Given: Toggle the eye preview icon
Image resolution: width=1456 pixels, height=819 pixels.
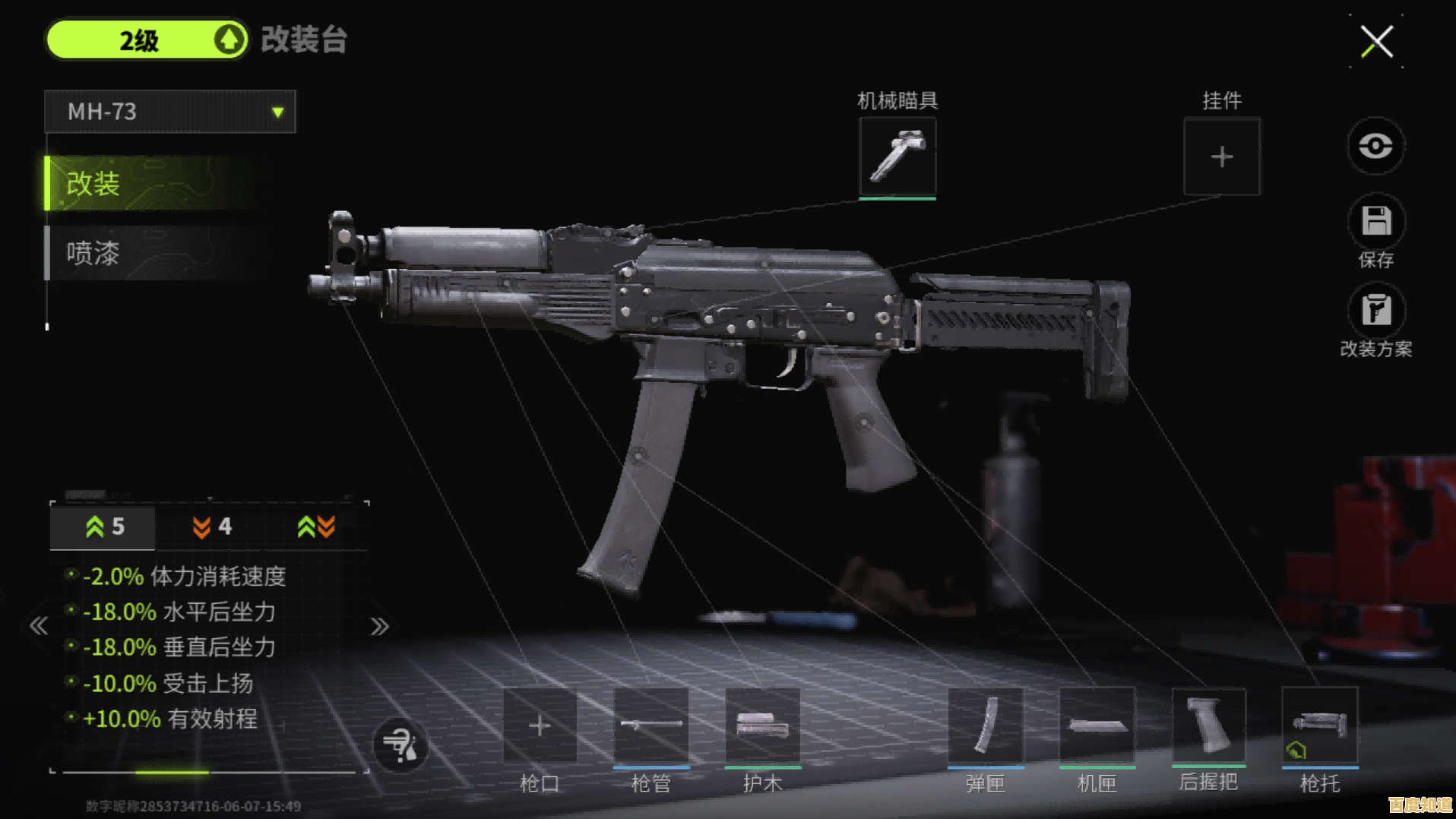Looking at the screenshot, I should point(1375,146).
